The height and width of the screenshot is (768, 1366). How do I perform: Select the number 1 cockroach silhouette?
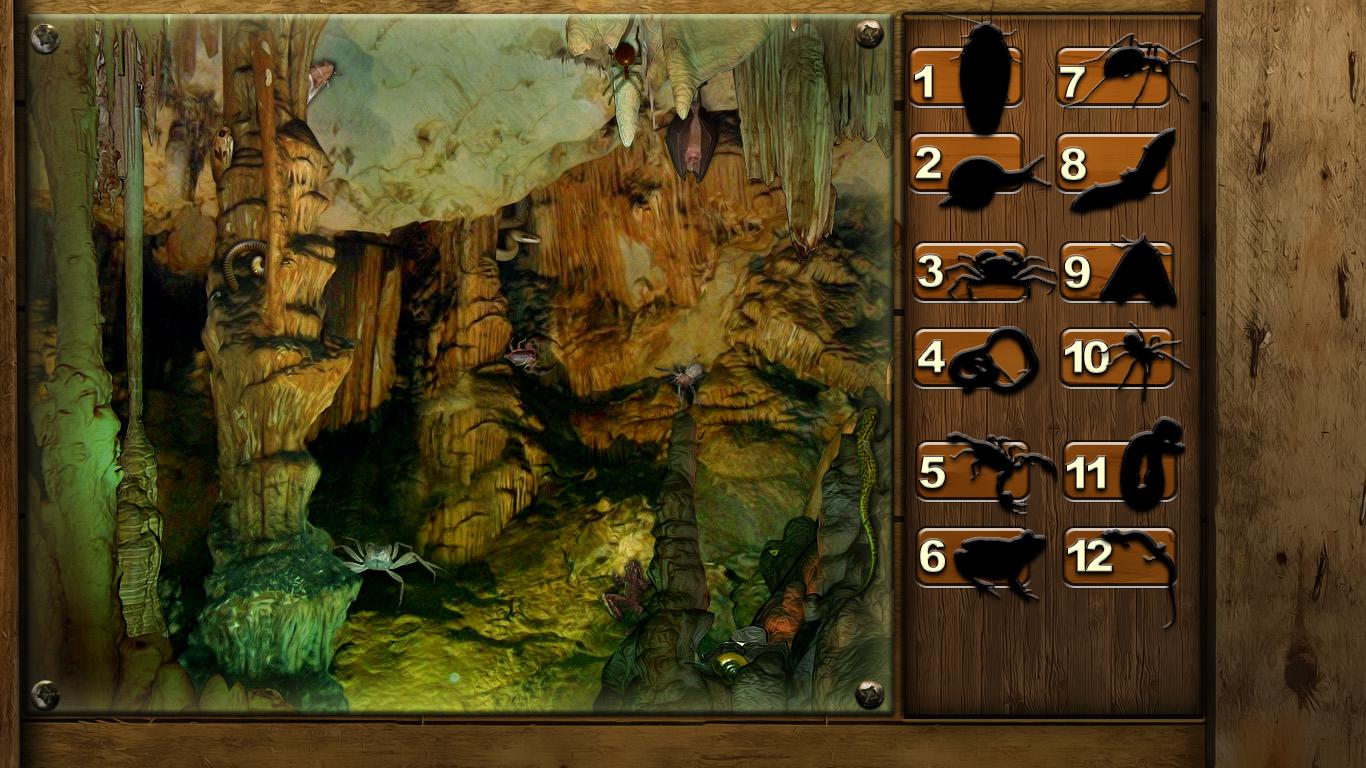985,78
